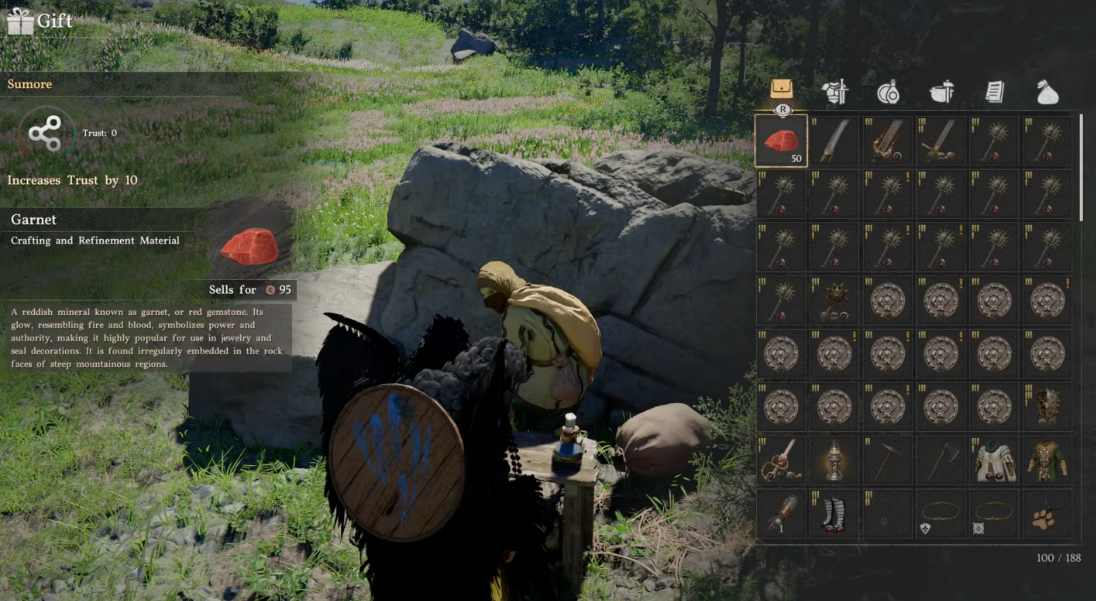Viewport: 1096px width, 601px height.
Task: Click the Sumore trust share icon
Action: (x=45, y=133)
